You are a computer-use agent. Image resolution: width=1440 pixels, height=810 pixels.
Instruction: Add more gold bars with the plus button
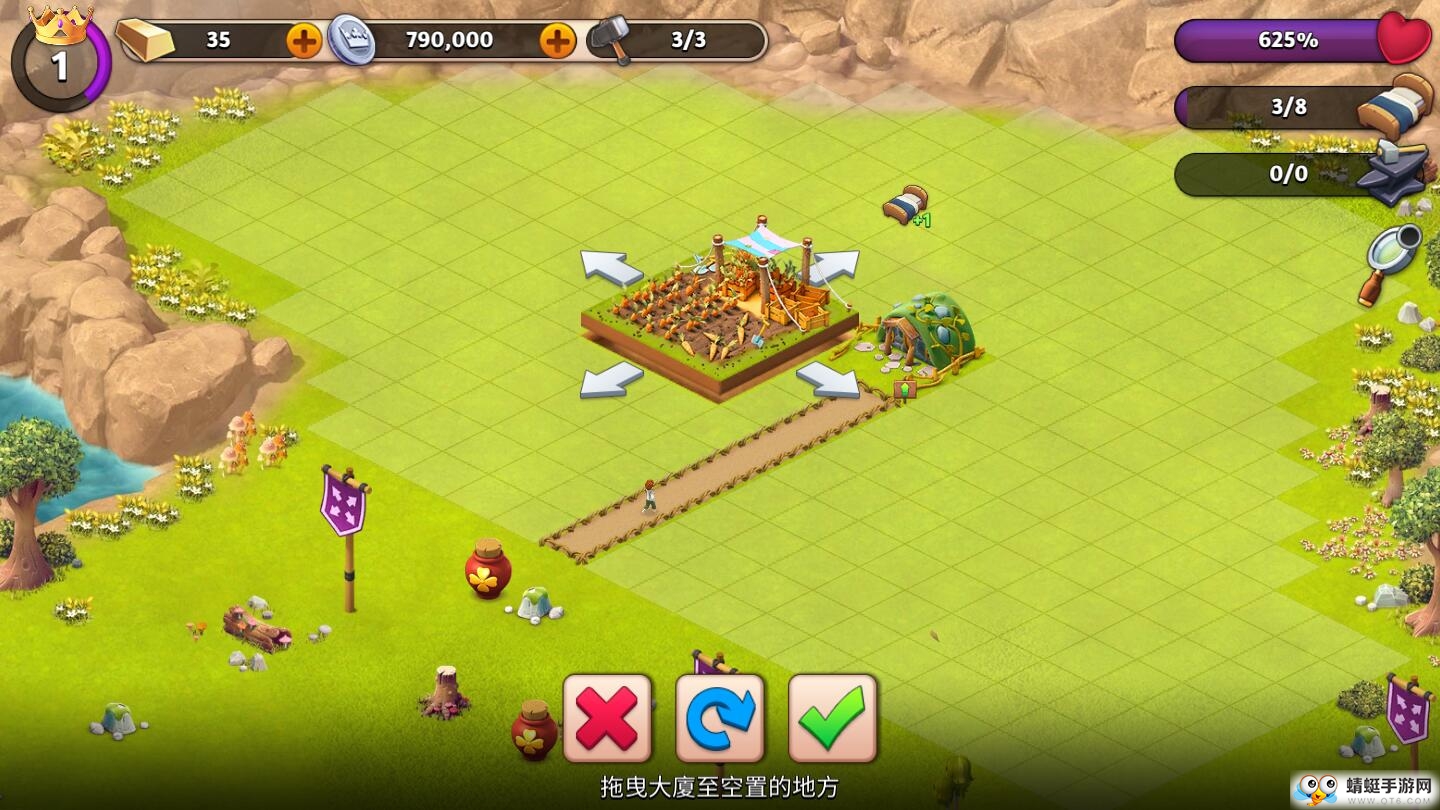pos(304,41)
